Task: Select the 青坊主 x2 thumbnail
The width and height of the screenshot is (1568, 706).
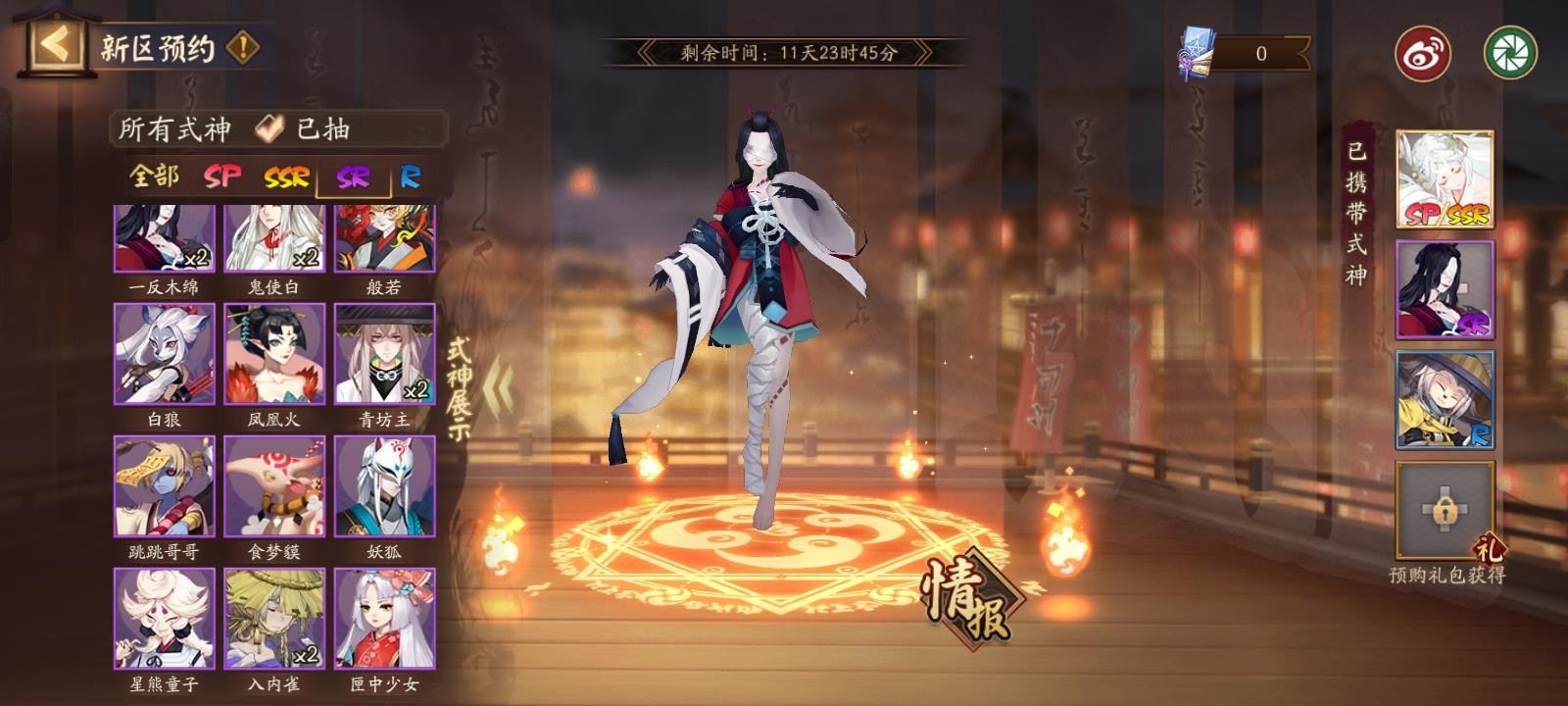Action: click(x=382, y=351)
